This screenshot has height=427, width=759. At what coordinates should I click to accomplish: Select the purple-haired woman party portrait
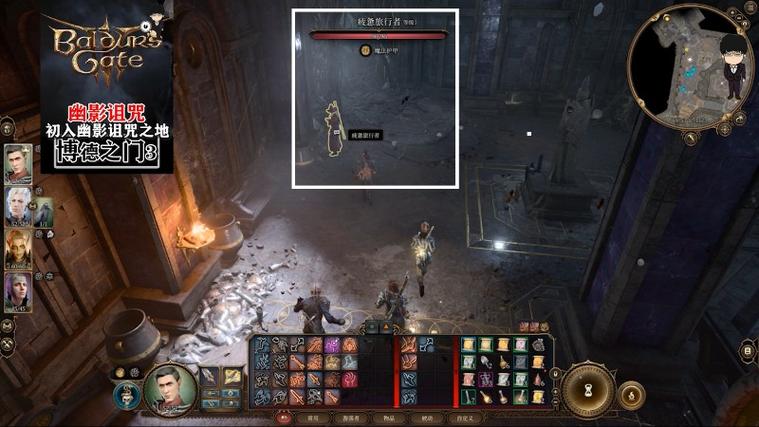(x=18, y=292)
